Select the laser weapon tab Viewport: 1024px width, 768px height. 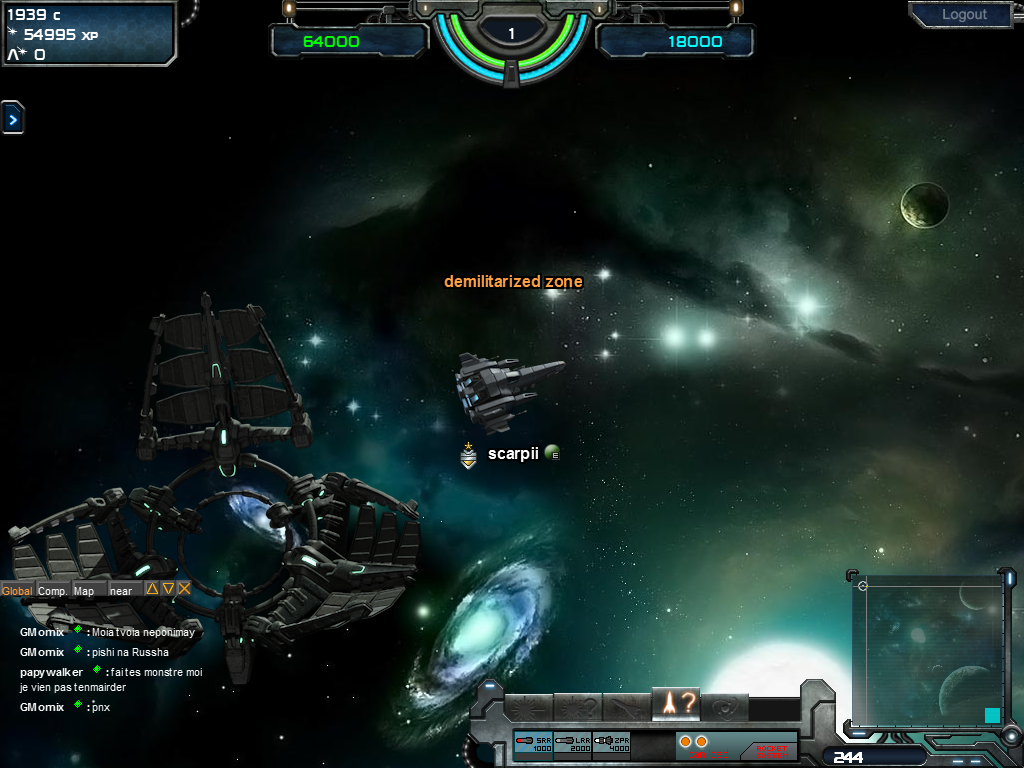tap(529, 706)
